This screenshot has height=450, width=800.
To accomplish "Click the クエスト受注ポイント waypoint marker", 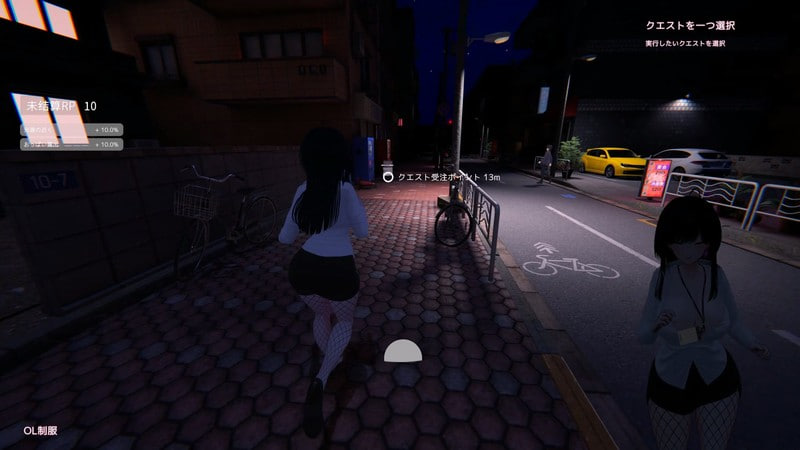I will pos(388,177).
